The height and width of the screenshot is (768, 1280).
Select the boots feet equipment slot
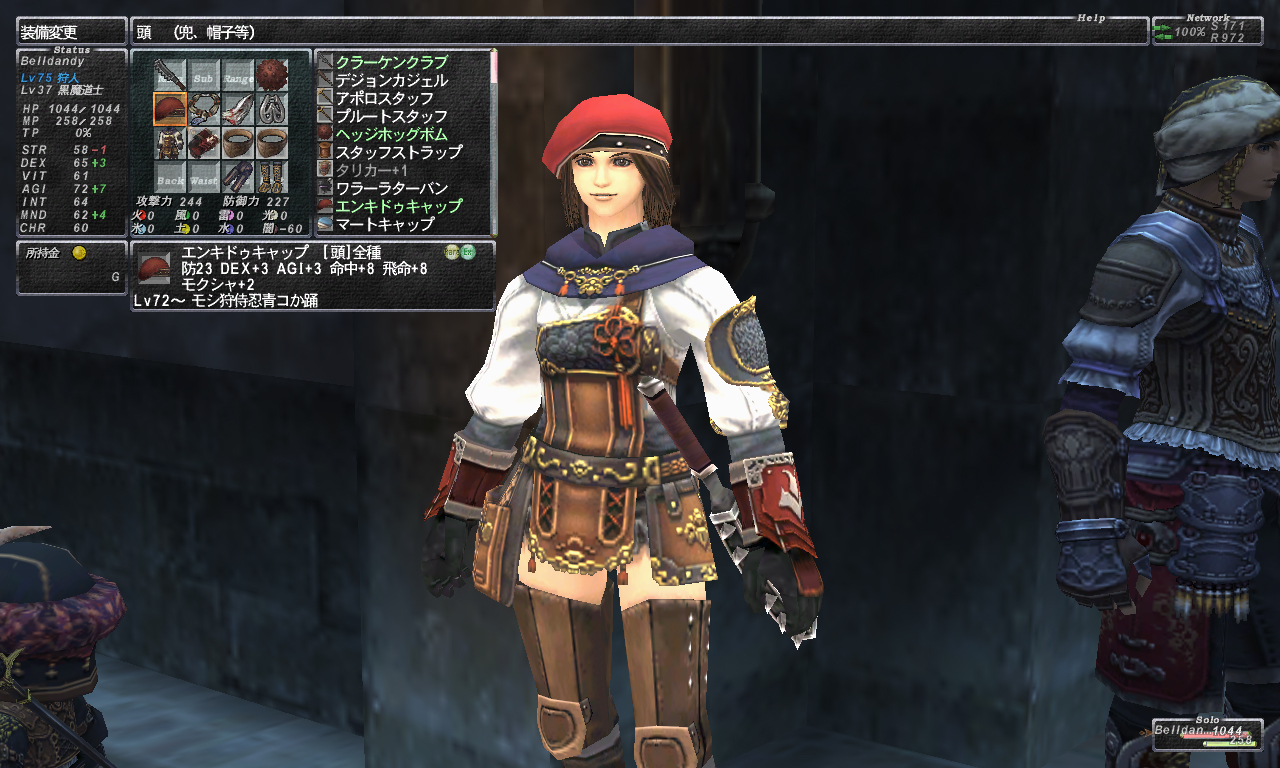point(272,177)
